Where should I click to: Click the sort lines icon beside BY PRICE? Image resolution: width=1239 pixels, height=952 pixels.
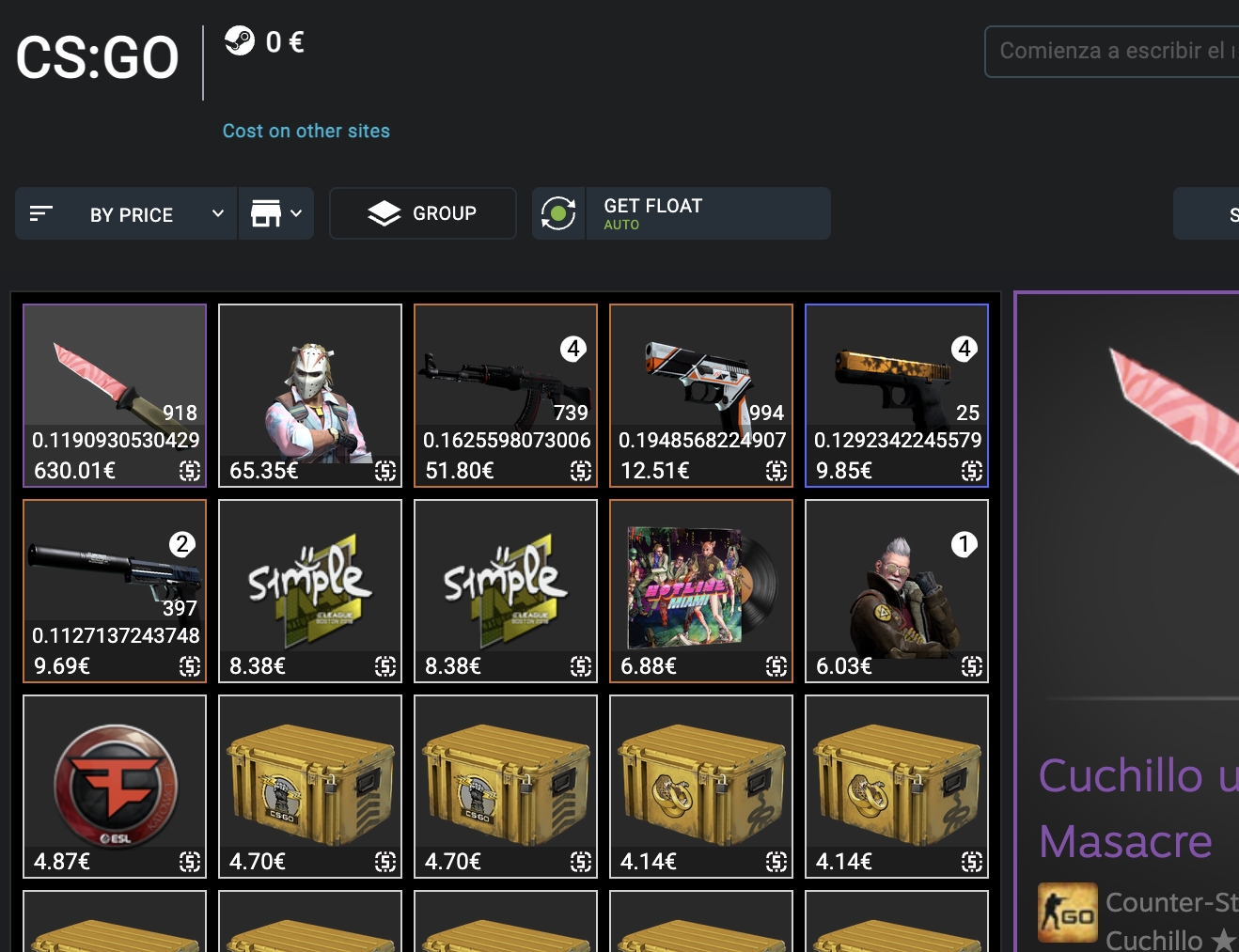tap(41, 213)
